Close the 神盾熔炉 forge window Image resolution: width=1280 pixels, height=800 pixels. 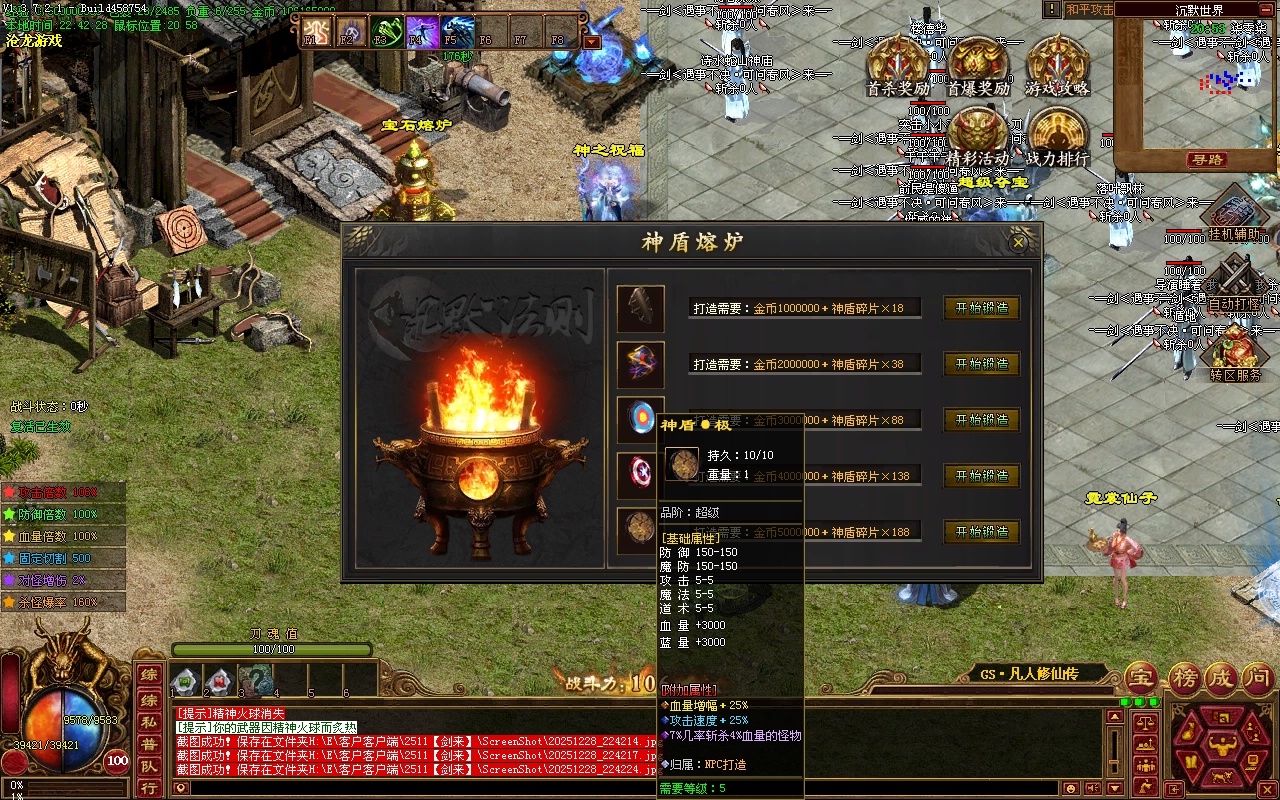pos(1019,242)
